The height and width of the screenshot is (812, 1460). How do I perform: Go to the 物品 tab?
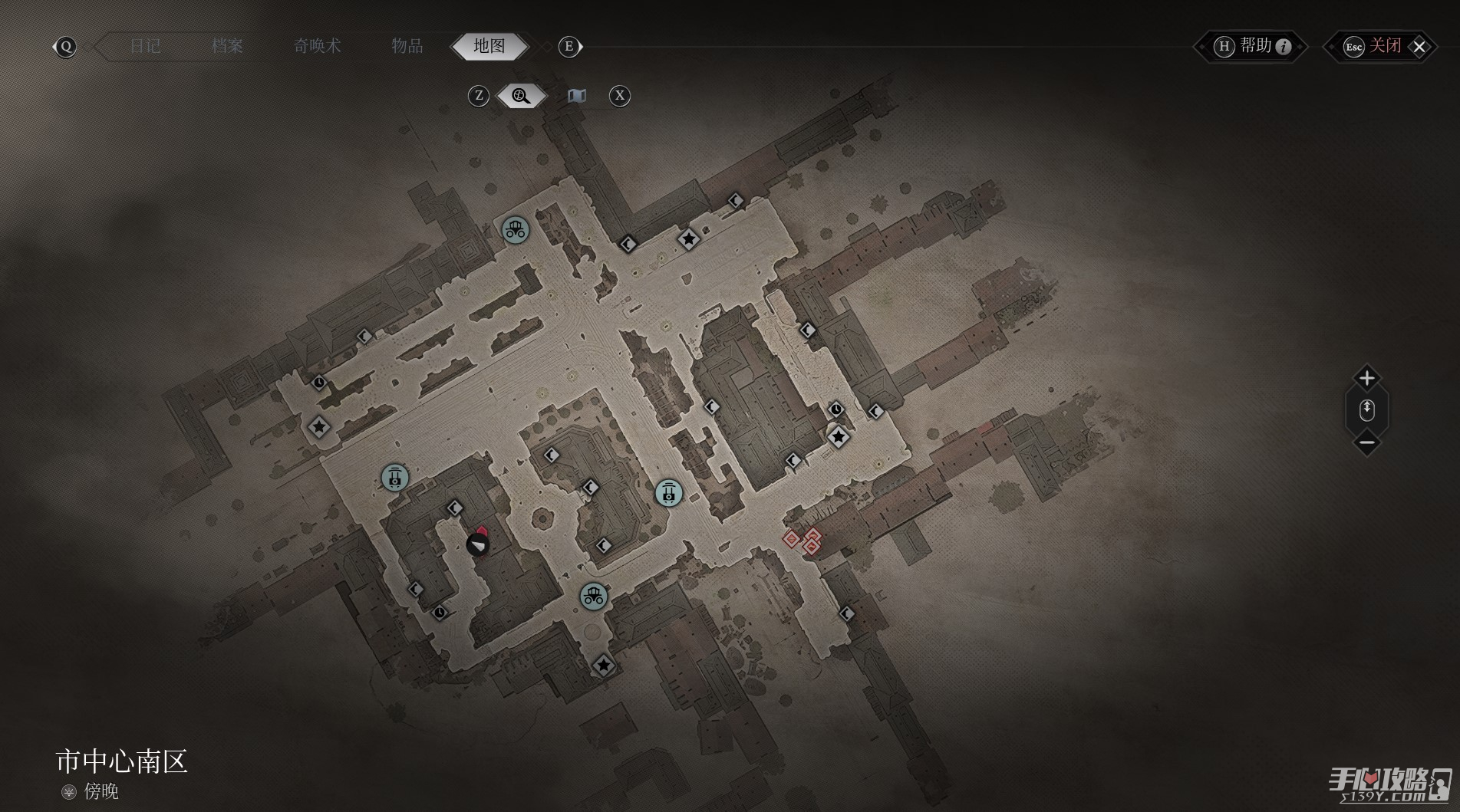[x=407, y=46]
